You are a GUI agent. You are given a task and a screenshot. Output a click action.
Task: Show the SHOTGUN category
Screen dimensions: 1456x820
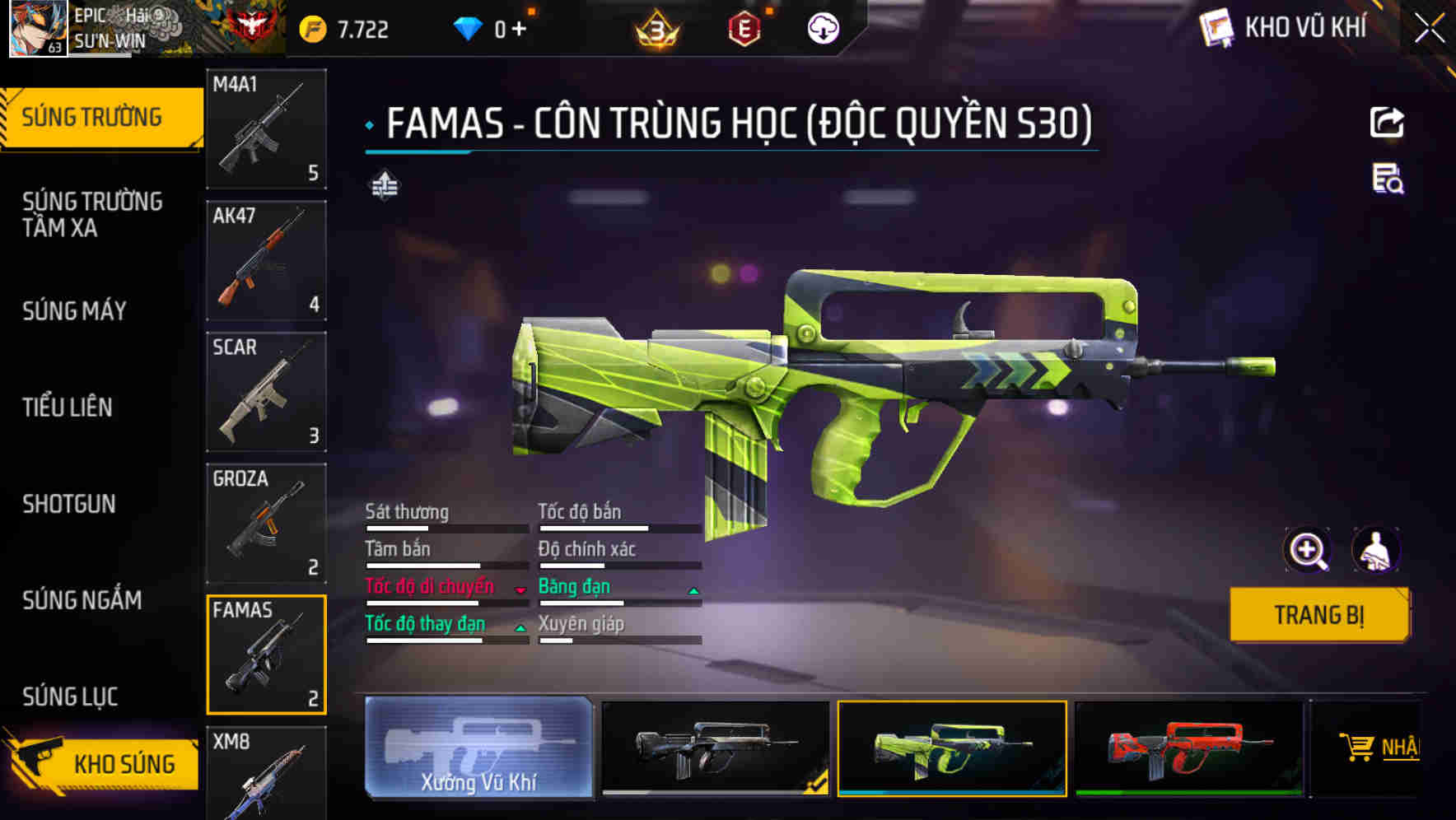(x=69, y=504)
